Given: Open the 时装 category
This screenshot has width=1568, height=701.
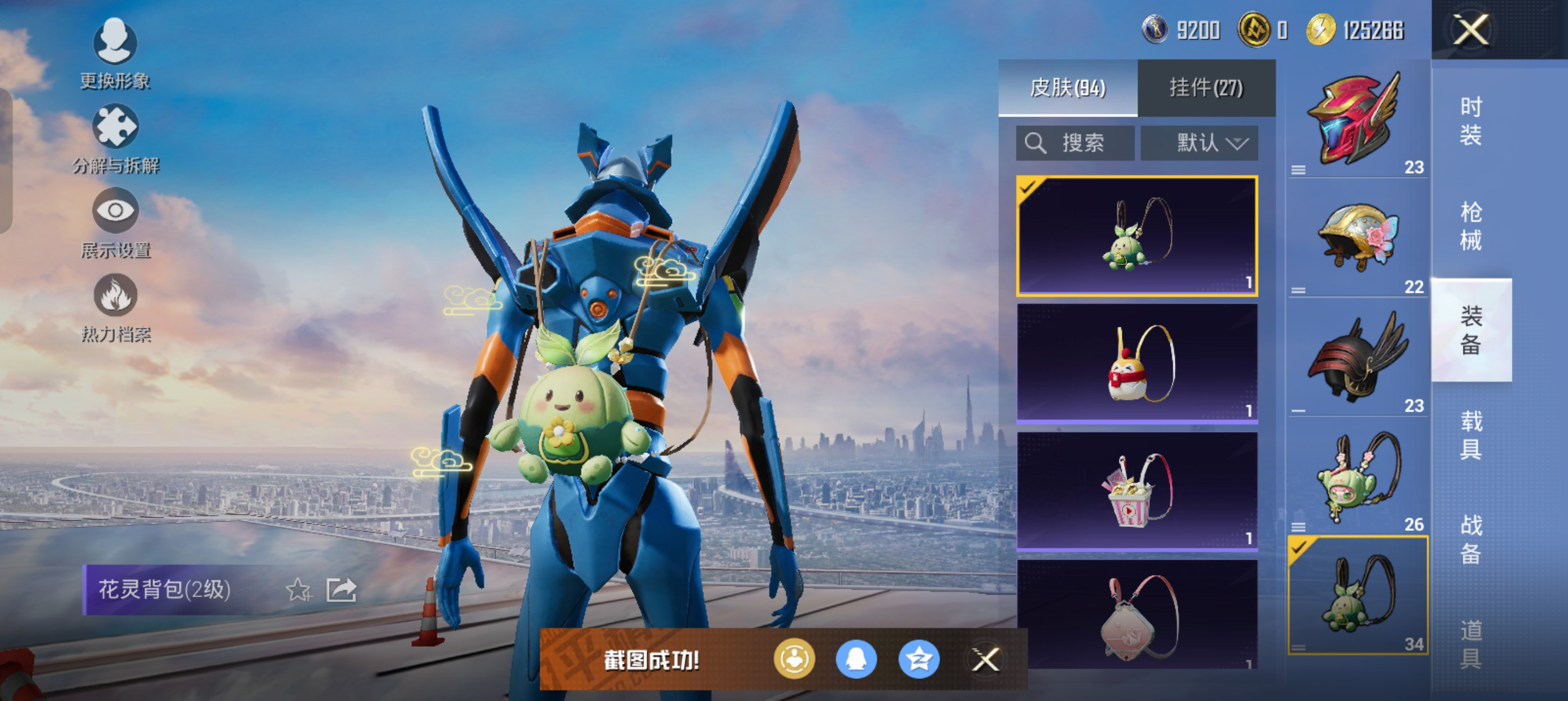Looking at the screenshot, I should 1471,121.
